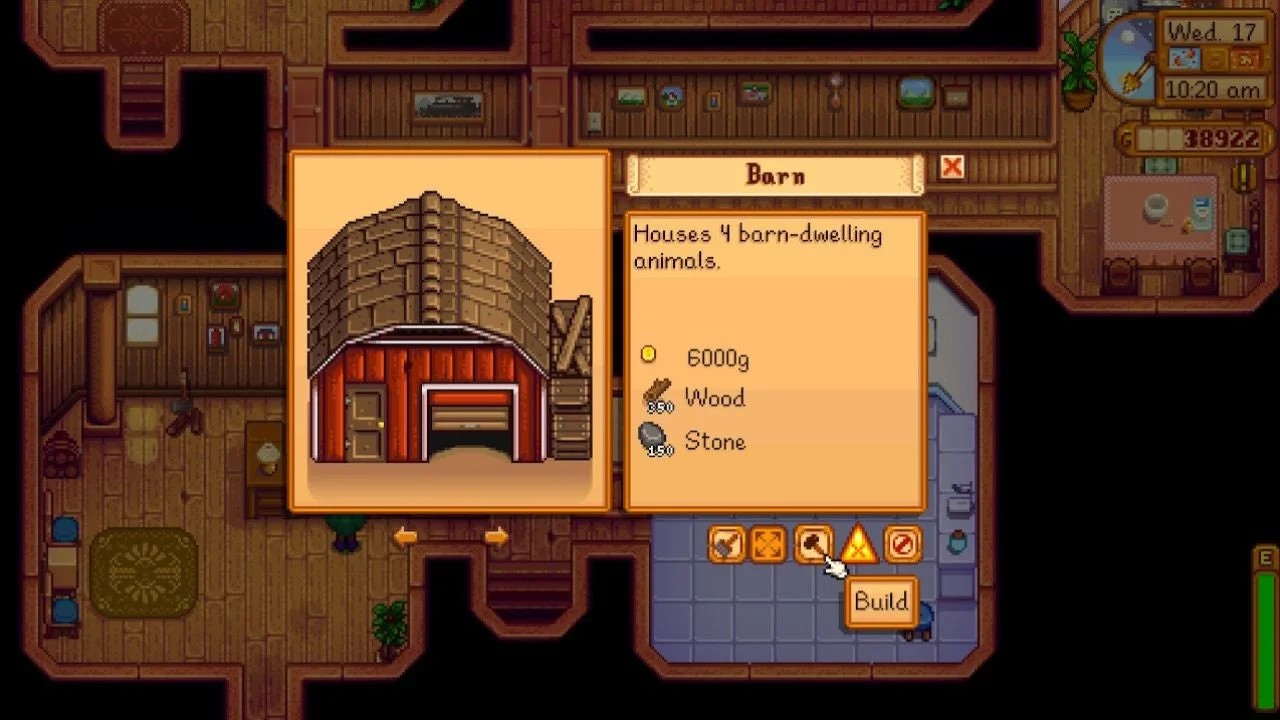Click the gold coin icon beside 6000g

click(x=648, y=353)
